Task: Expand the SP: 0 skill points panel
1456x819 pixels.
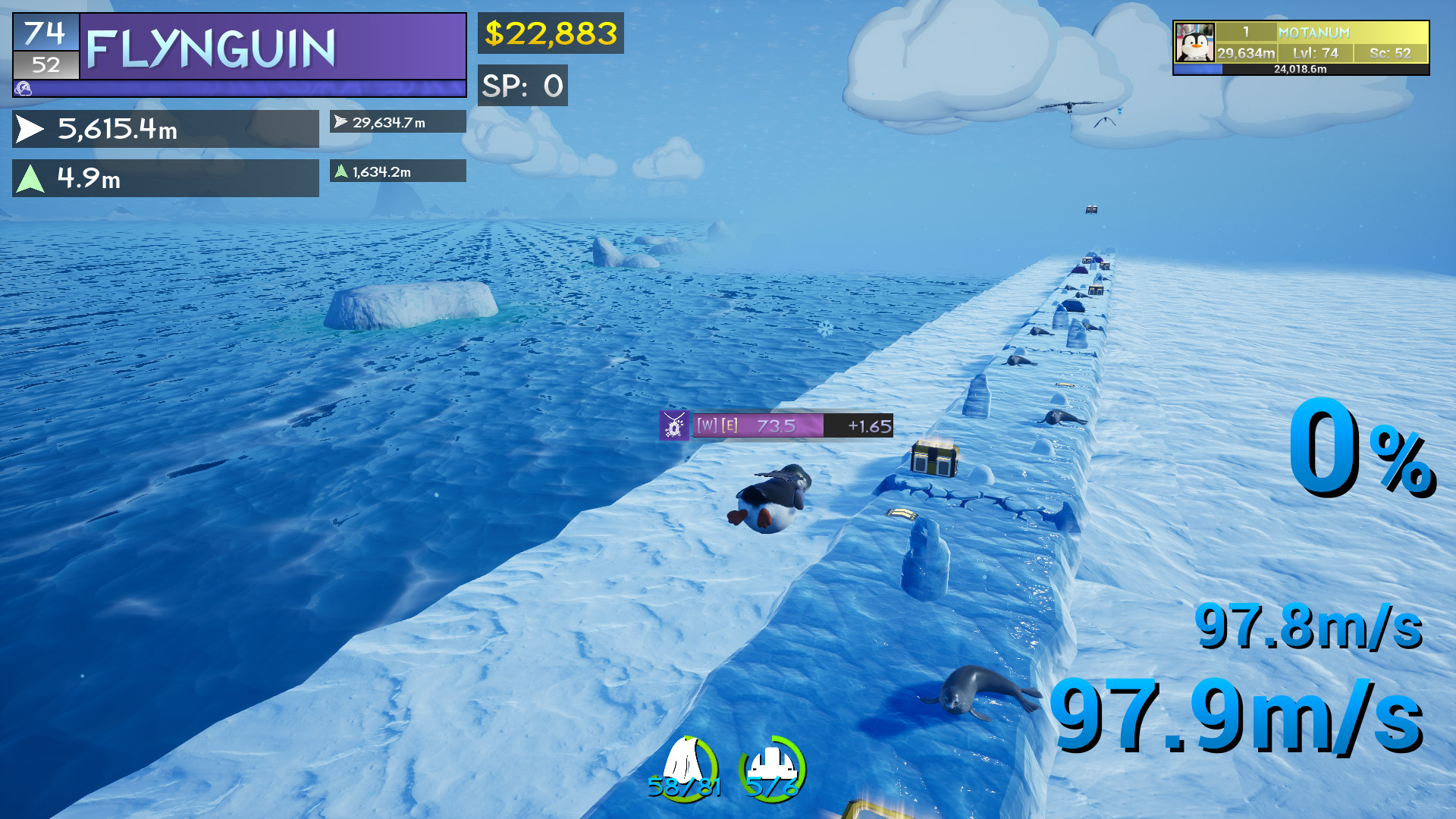Action: (522, 86)
